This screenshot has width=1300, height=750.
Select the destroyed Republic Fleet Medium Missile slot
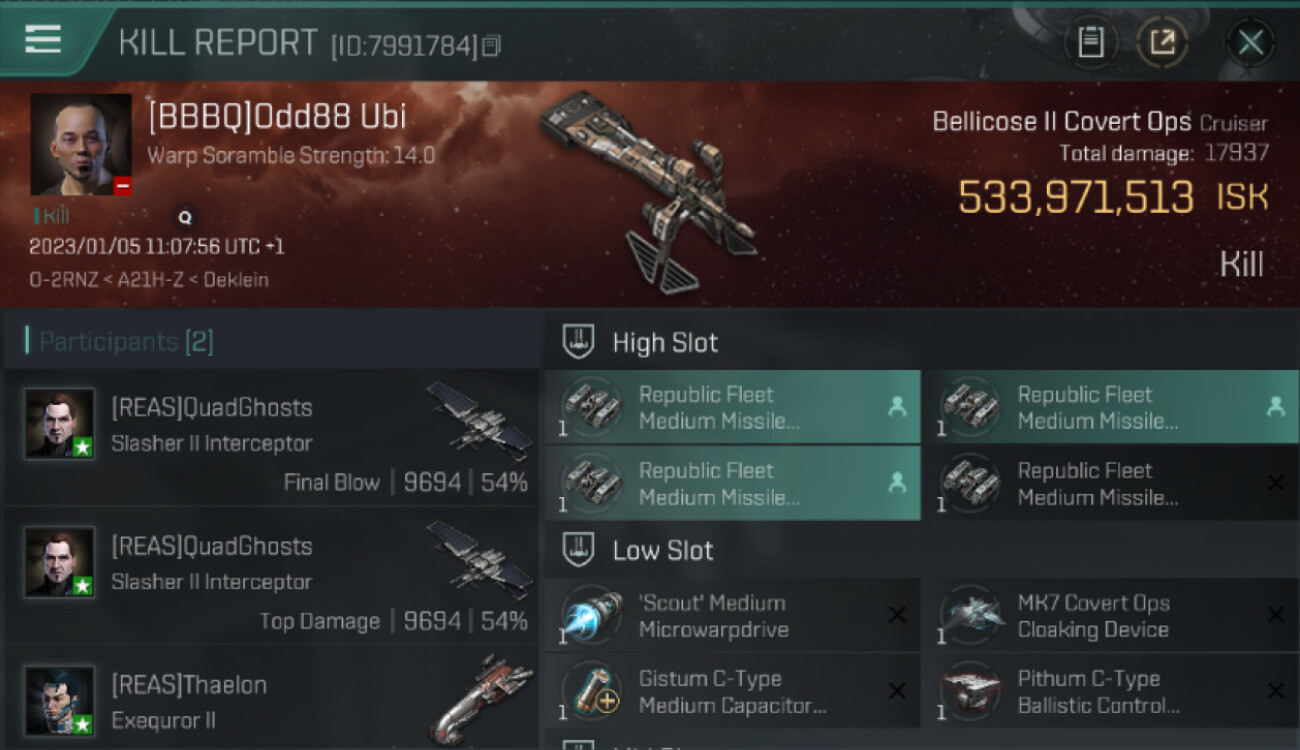pos(1110,483)
